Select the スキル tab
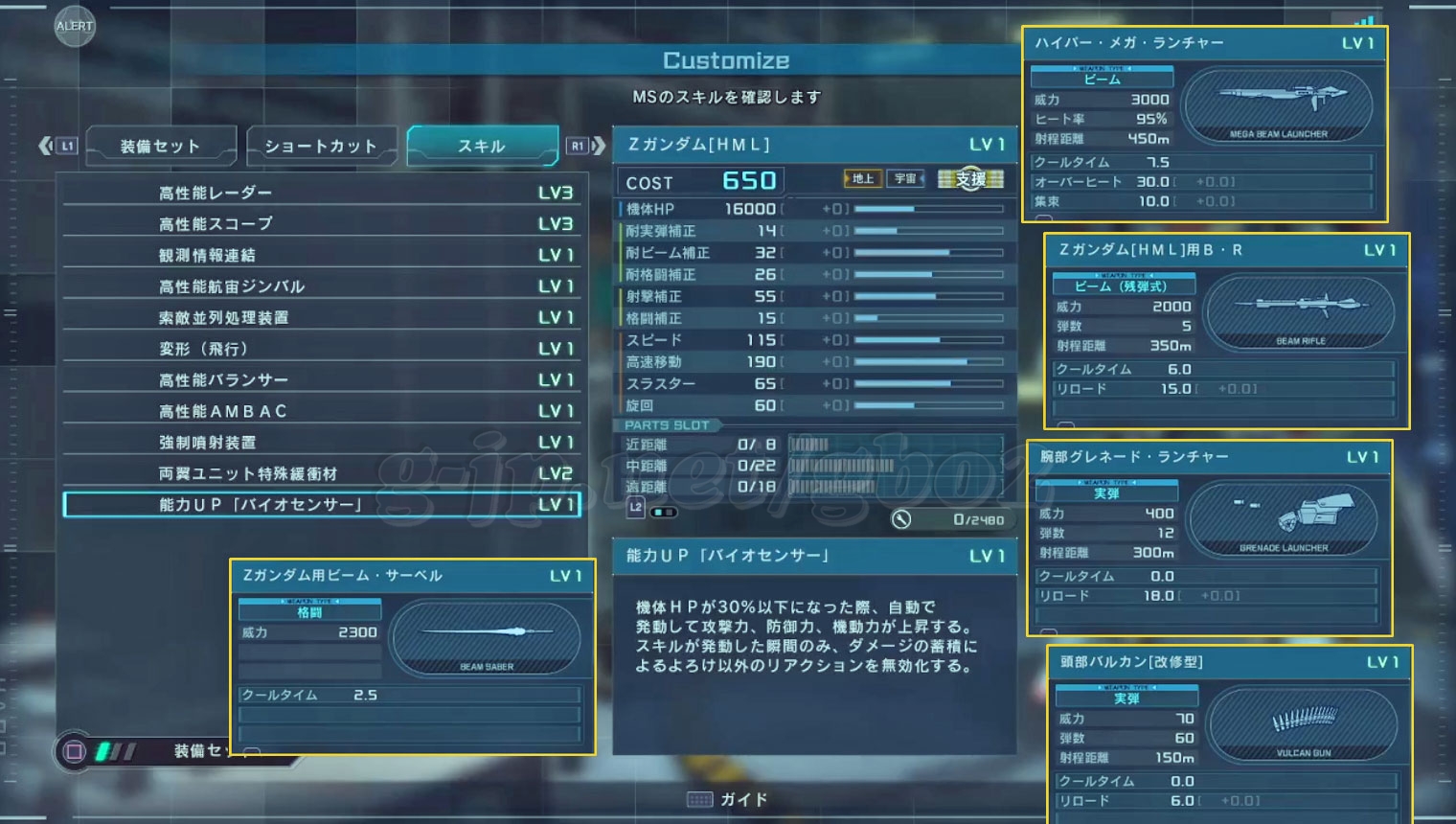Image resolution: width=1456 pixels, height=824 pixels. point(482,147)
